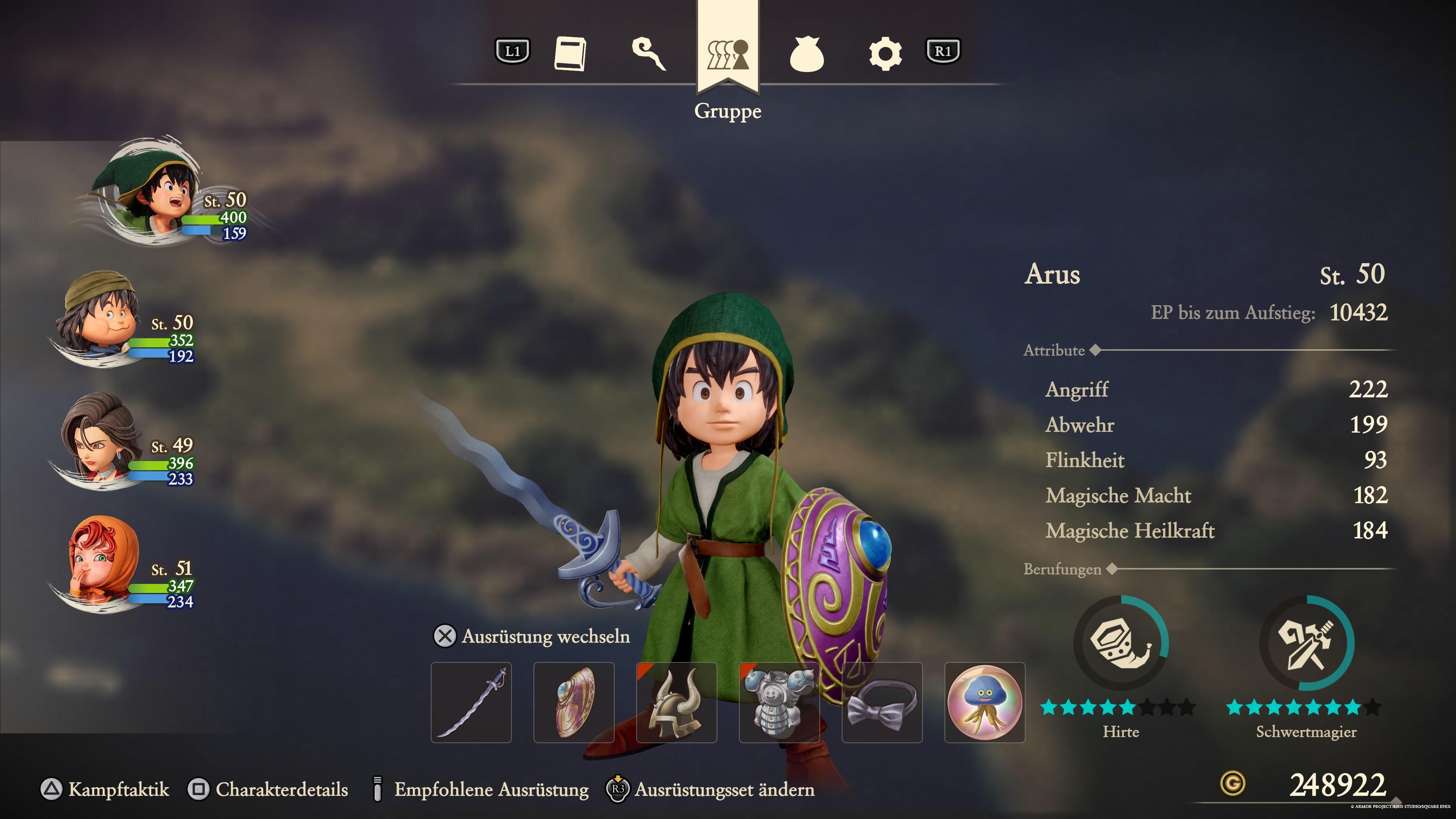Select Arus in the party list
Image resolution: width=1456 pixels, height=819 pixels.
click(x=152, y=192)
